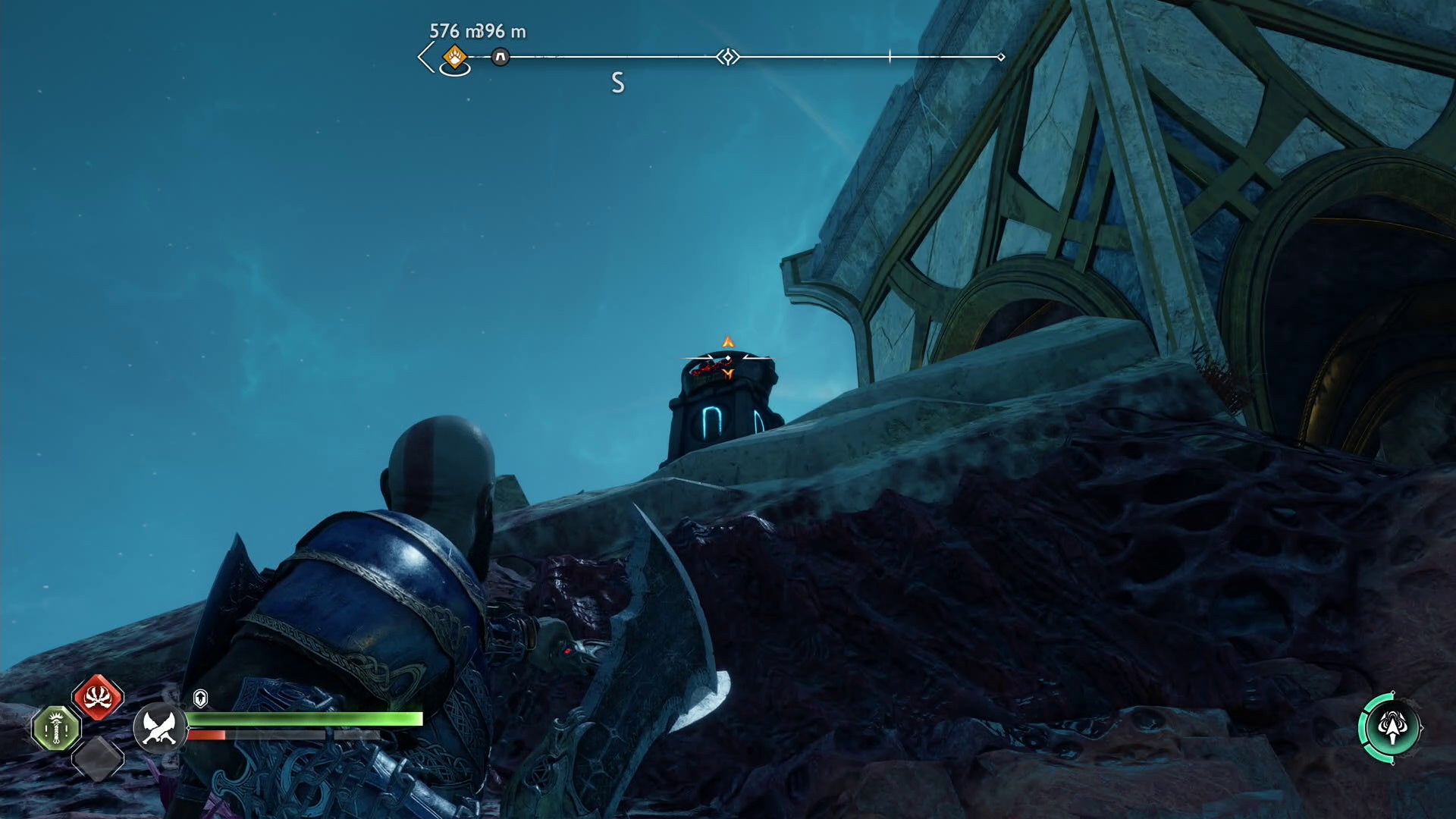The image size is (1456, 819).
Task: Select the crossed Blades of Chaos weapon icon
Action: coord(159,727)
